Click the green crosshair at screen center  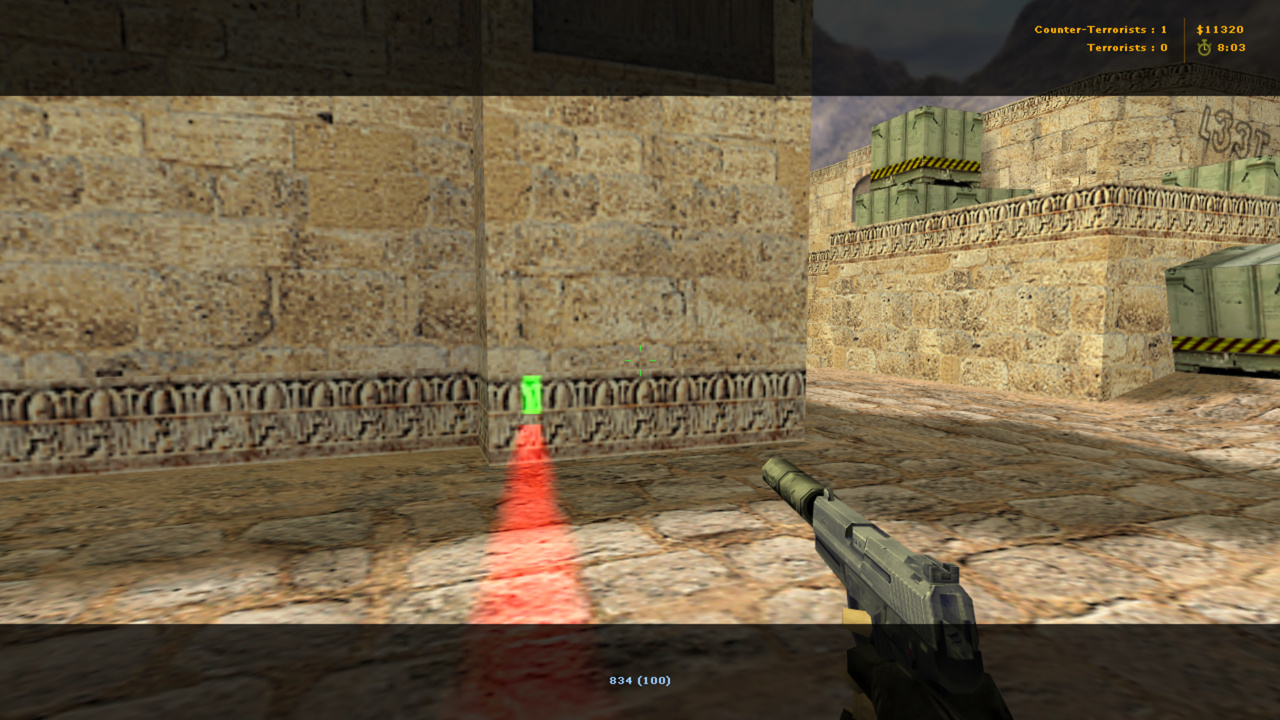[640, 361]
